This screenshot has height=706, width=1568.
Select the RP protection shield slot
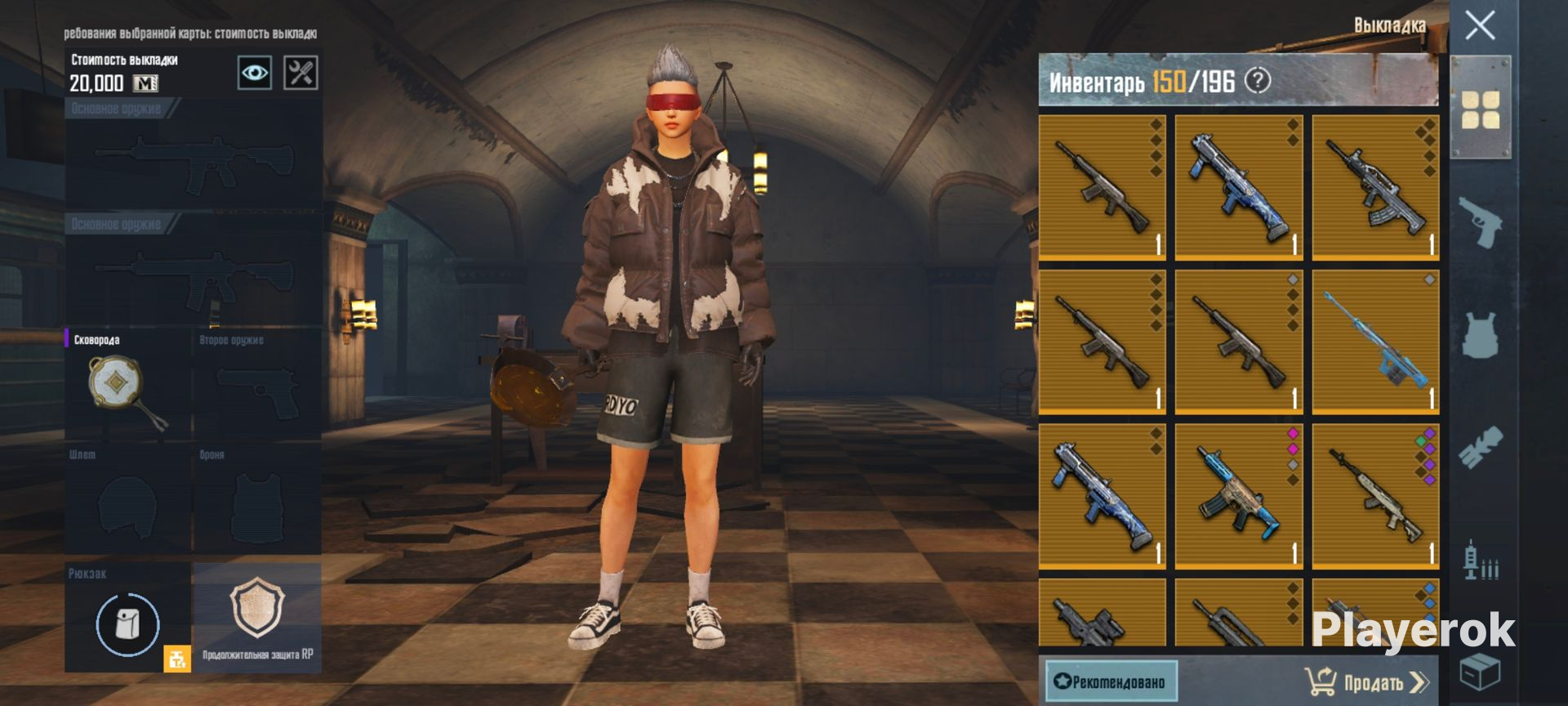pos(257,617)
